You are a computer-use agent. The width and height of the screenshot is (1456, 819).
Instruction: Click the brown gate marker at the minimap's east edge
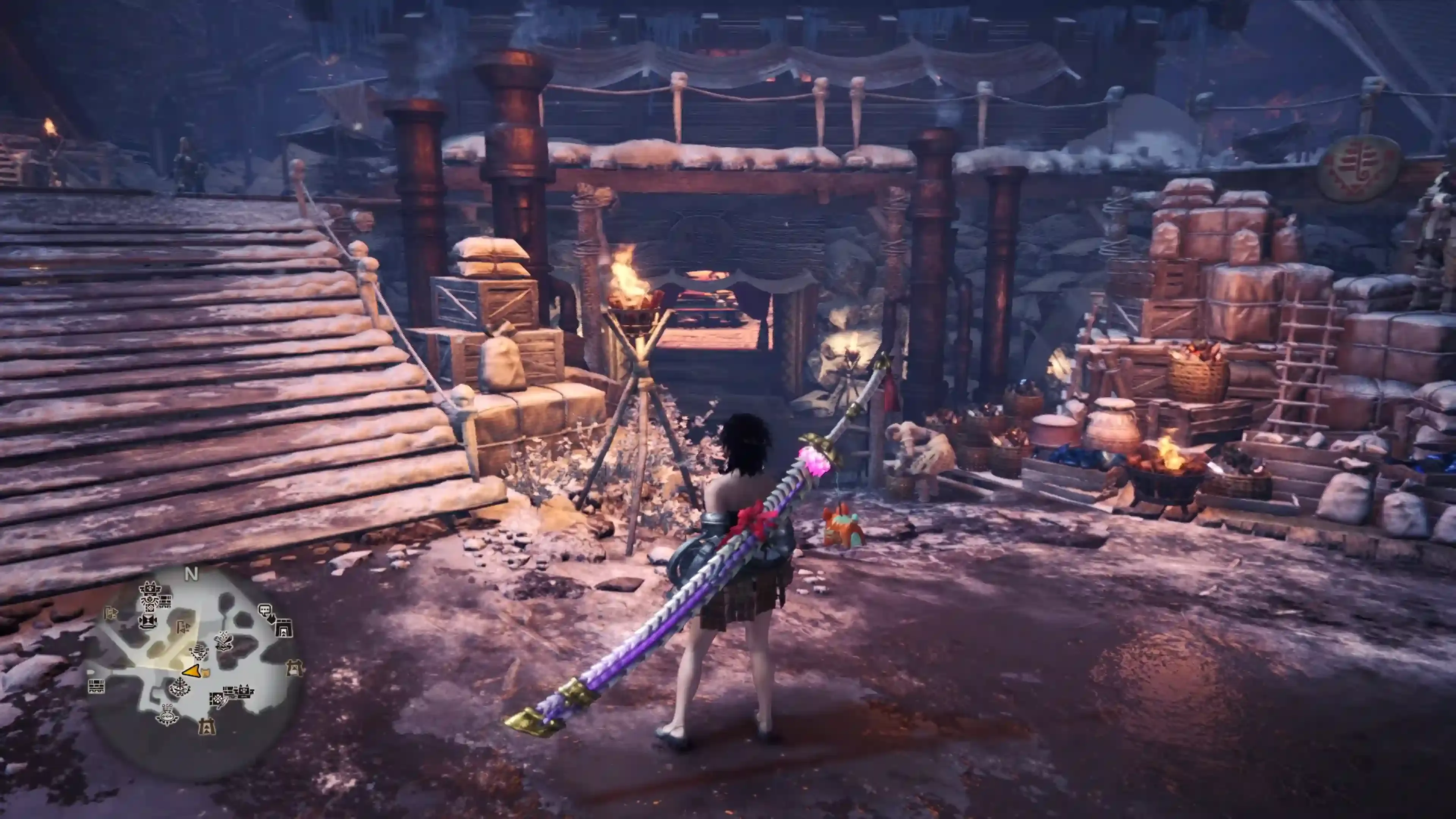coord(295,668)
